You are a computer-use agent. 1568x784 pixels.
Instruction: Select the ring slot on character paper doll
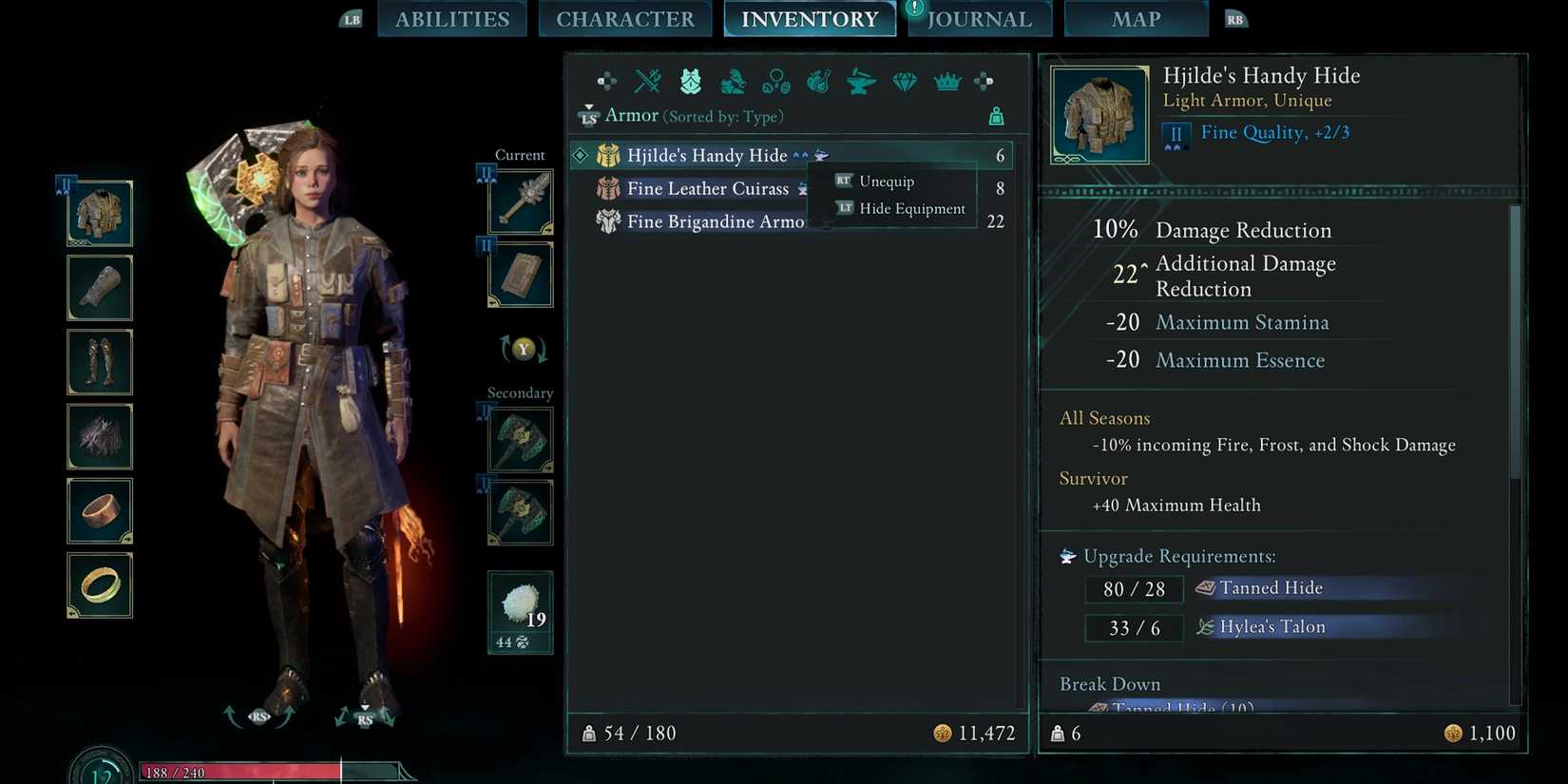tap(99, 585)
